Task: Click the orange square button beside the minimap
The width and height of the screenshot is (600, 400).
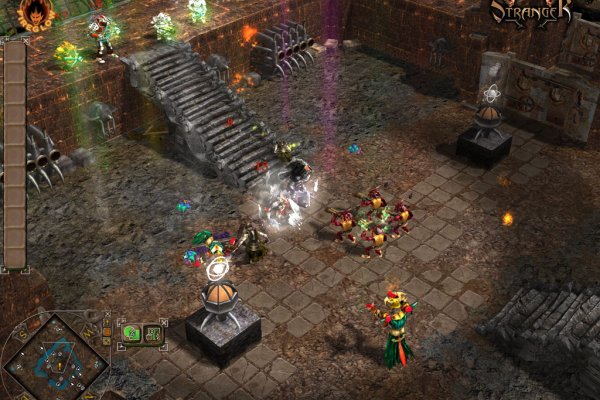Action: (x=107, y=331)
